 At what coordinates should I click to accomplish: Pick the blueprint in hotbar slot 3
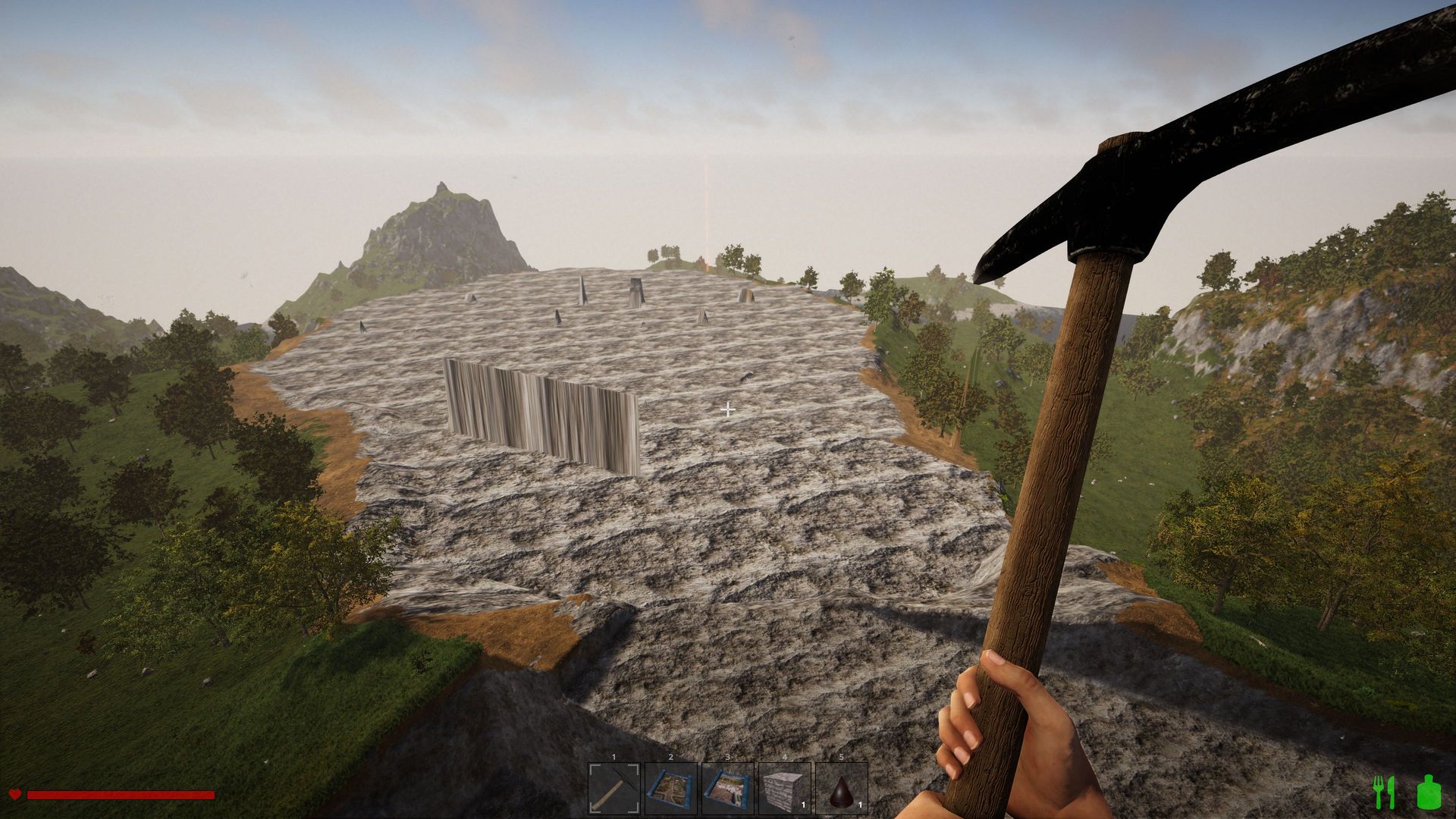728,789
